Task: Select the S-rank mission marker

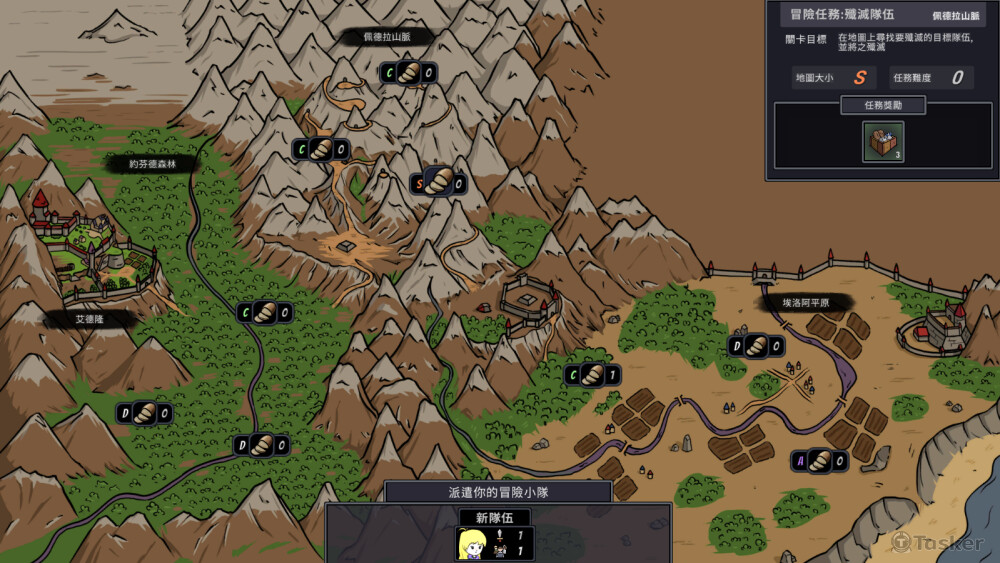Action: point(438,183)
